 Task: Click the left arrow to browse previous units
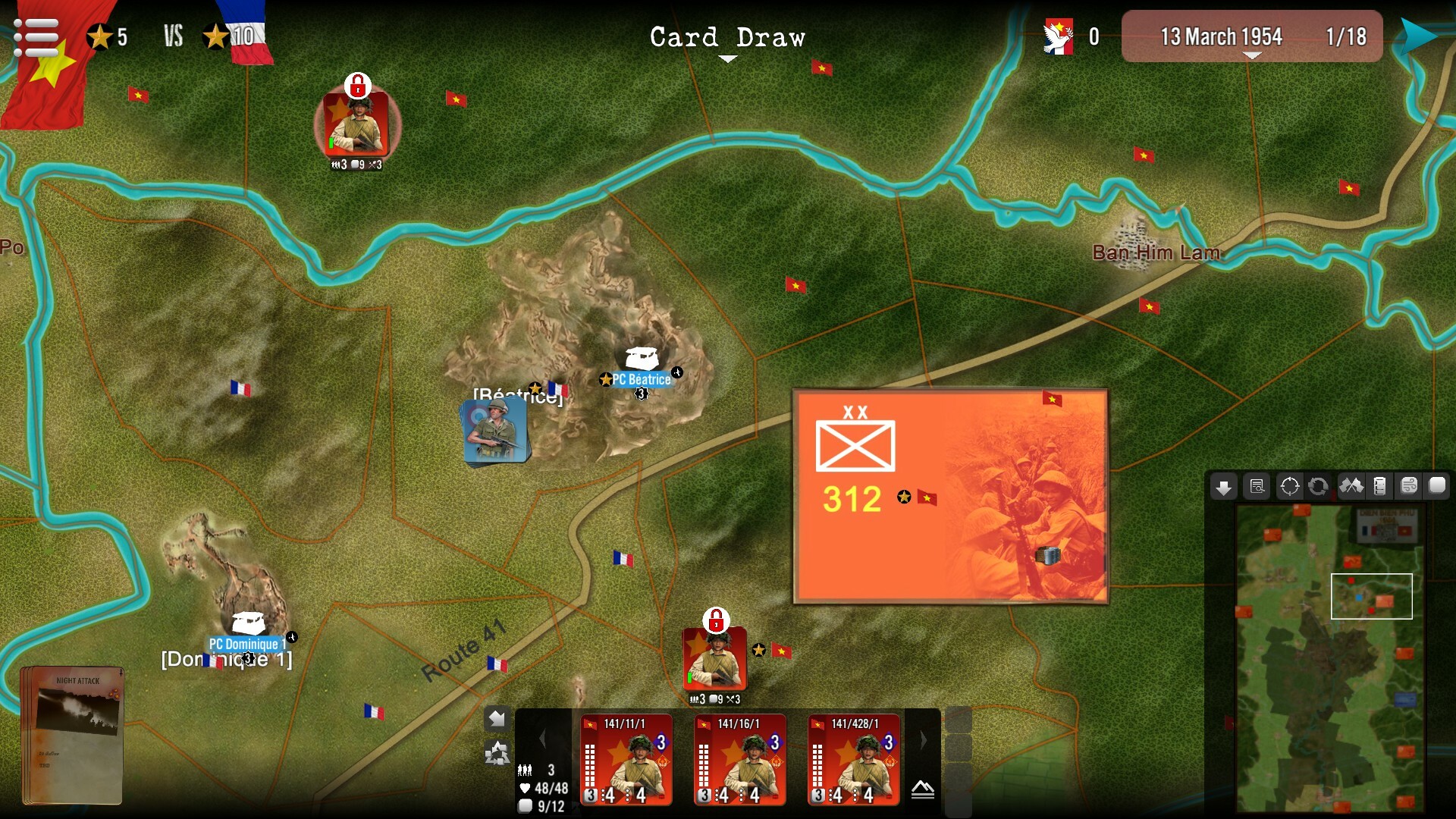tap(542, 739)
